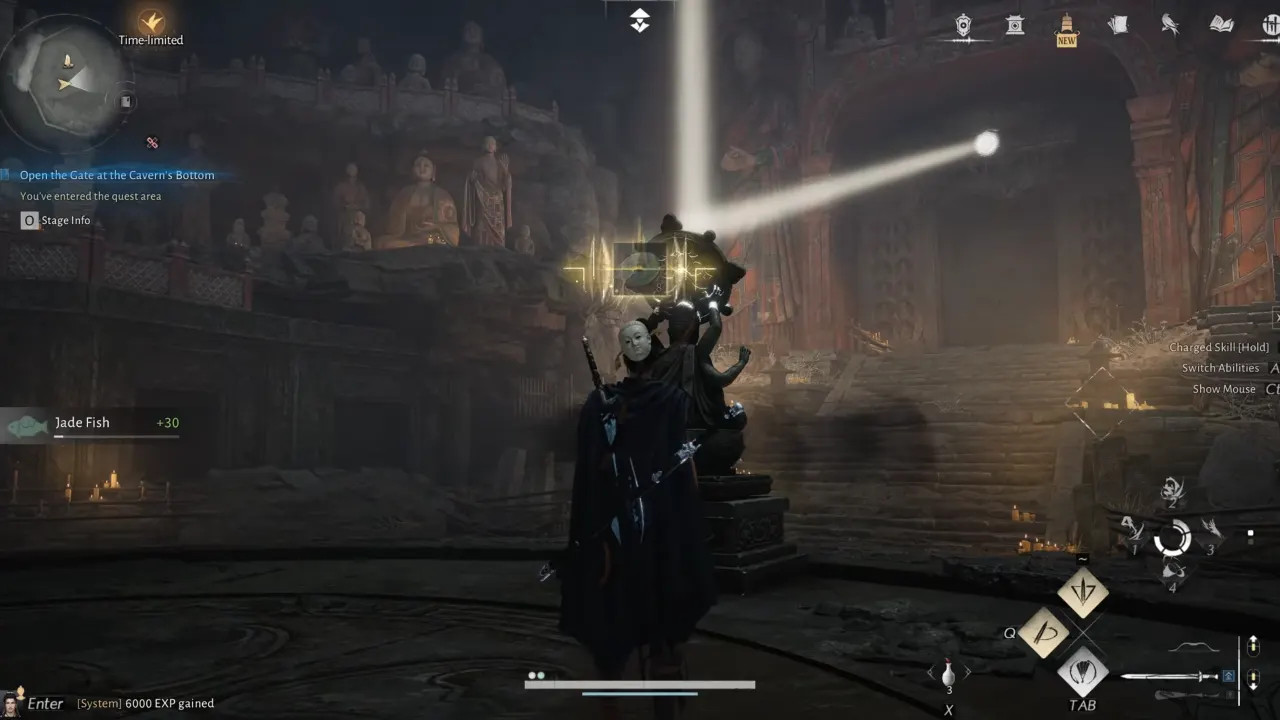Open the pagoda shrine menu icon
The image size is (1280, 720).
[x=1015, y=27]
